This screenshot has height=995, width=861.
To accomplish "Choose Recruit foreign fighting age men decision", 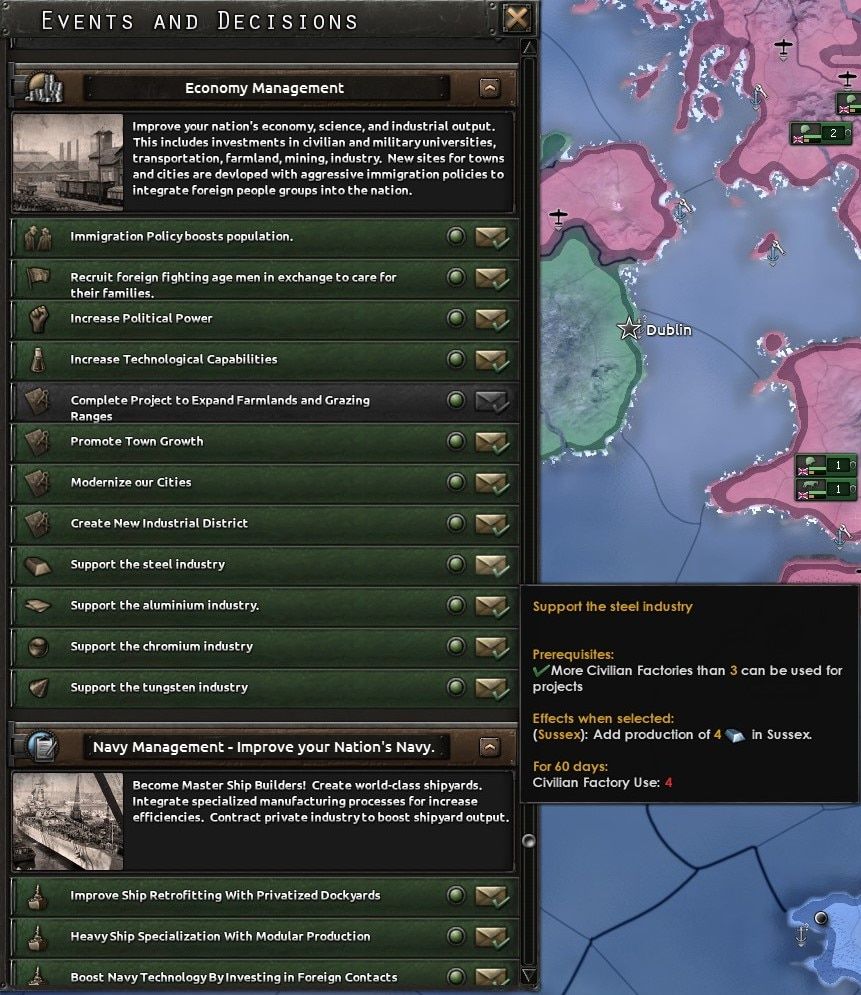I will (x=491, y=278).
